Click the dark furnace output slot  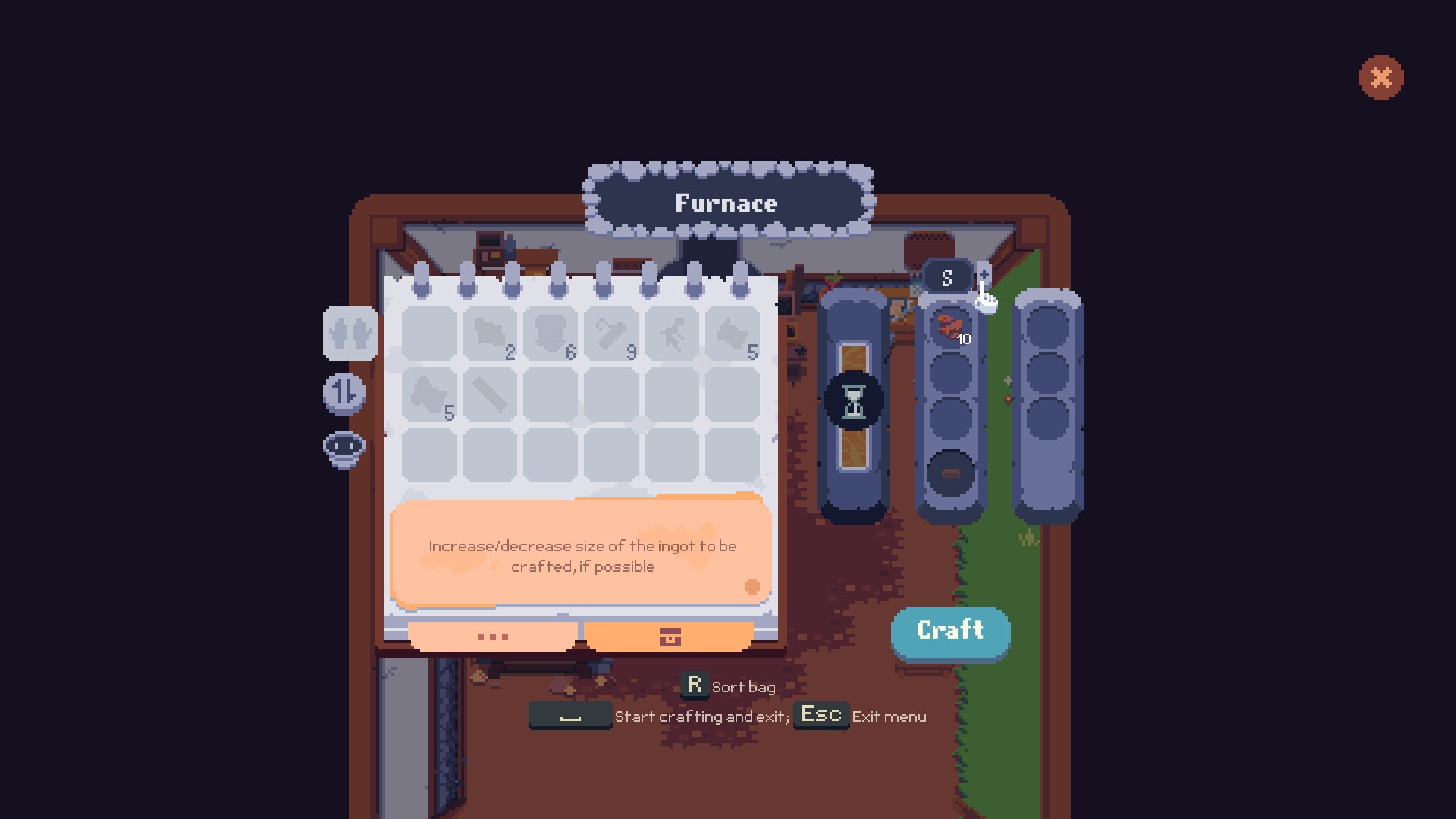[949, 472]
